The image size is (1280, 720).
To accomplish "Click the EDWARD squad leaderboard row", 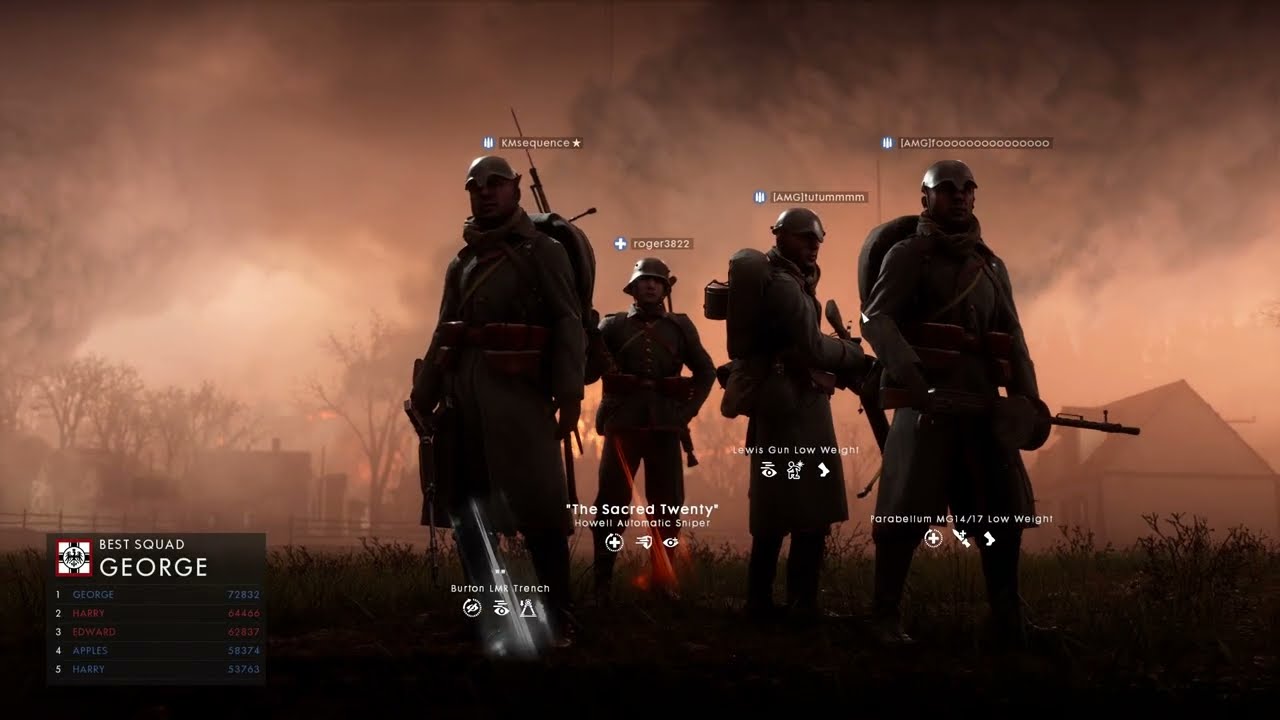I will point(156,632).
